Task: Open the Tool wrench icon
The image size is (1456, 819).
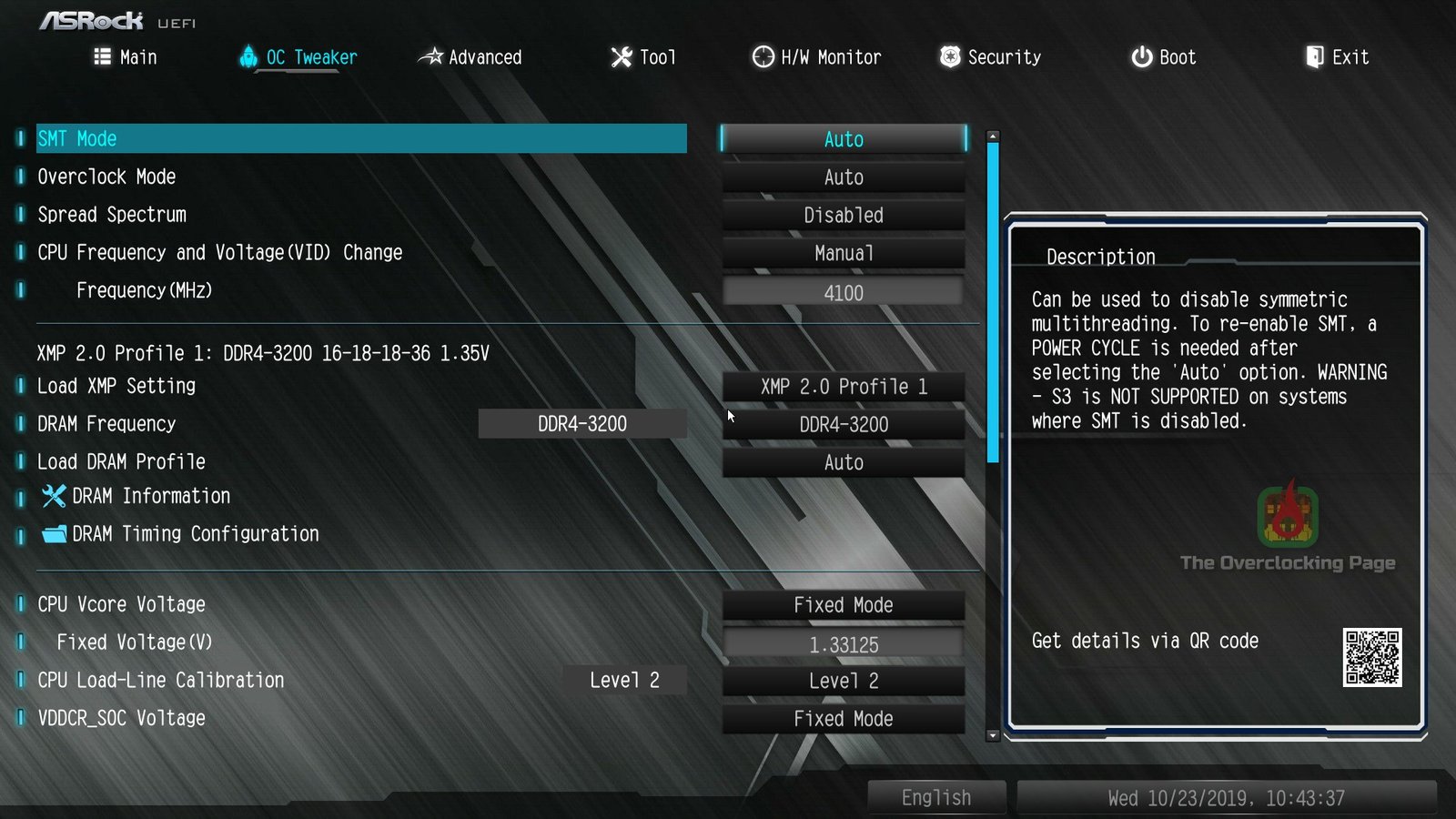Action: [620, 56]
